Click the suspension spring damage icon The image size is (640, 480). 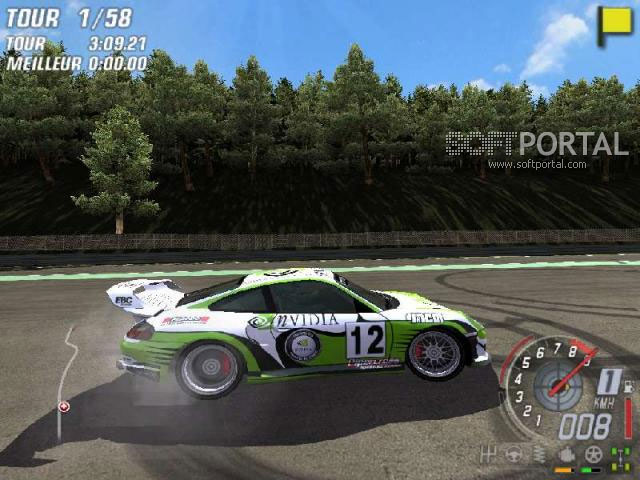coord(540,455)
